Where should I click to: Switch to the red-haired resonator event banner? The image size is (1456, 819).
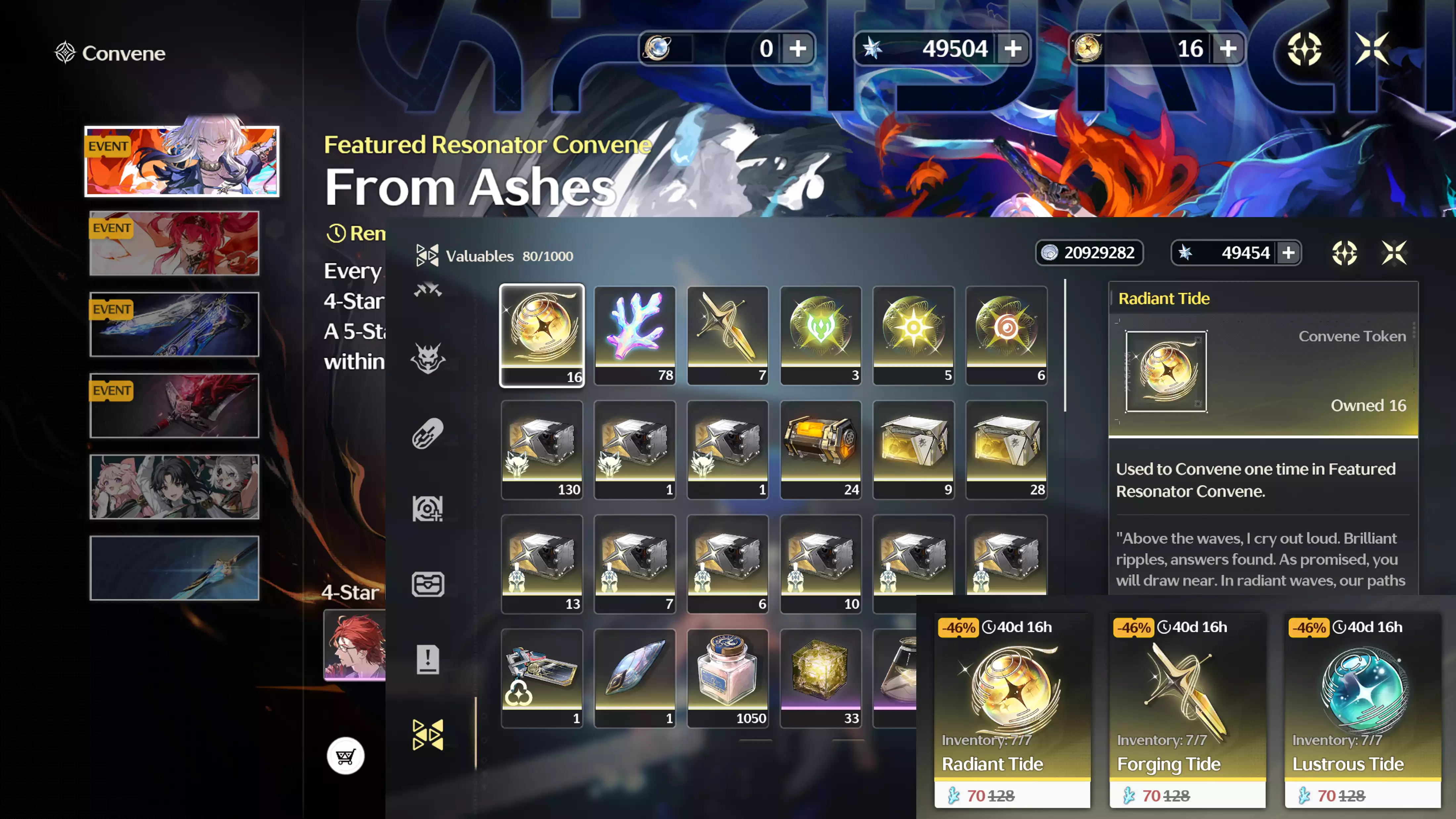point(174,243)
